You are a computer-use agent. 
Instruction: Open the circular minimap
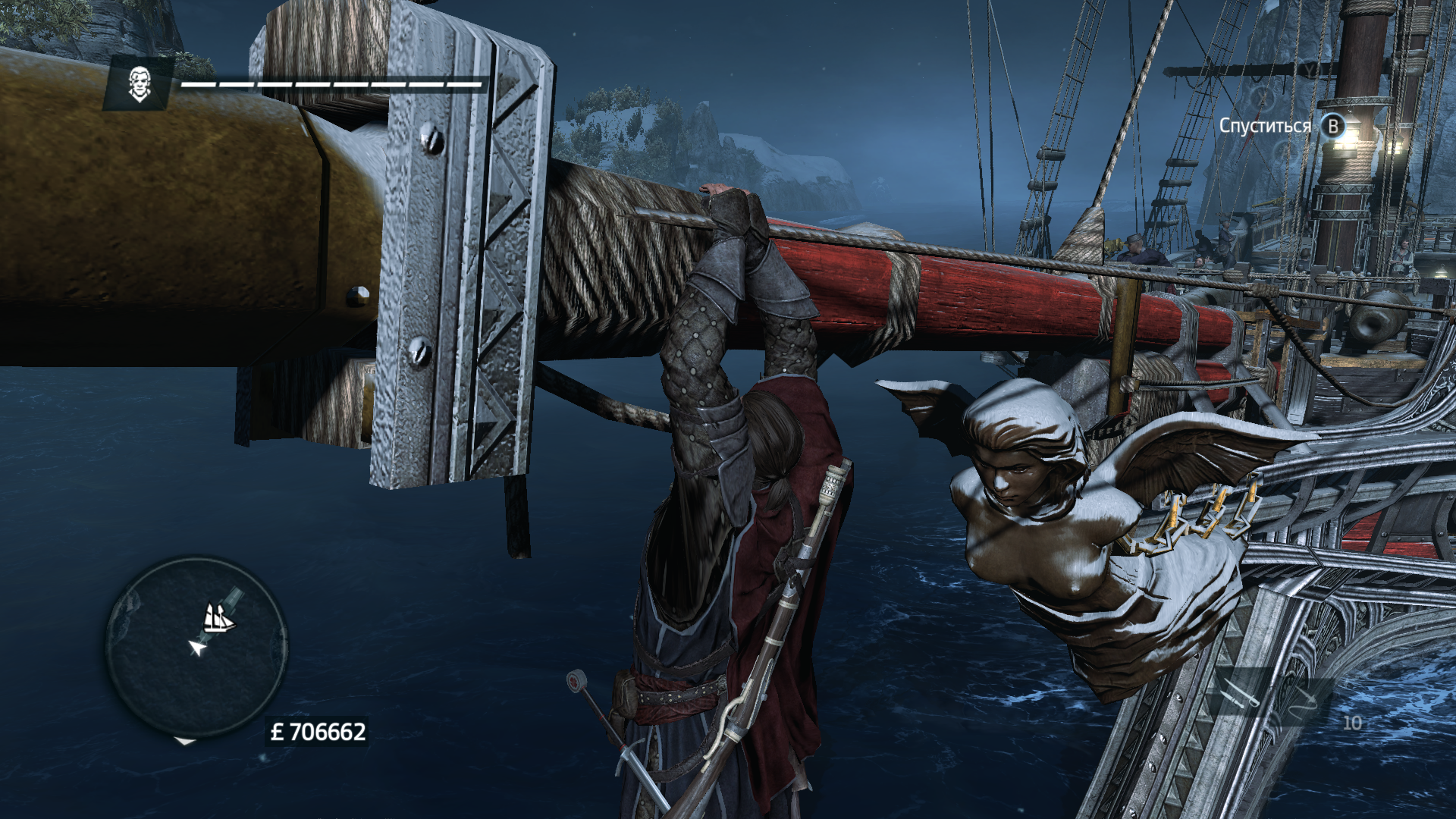coord(196,647)
